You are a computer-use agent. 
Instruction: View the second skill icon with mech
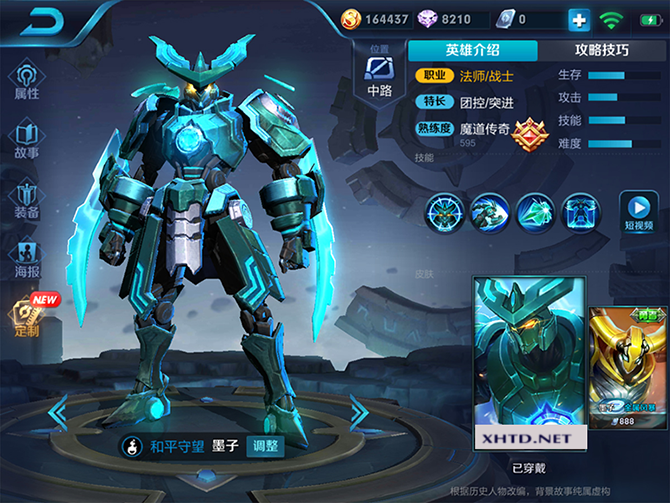[489, 212]
